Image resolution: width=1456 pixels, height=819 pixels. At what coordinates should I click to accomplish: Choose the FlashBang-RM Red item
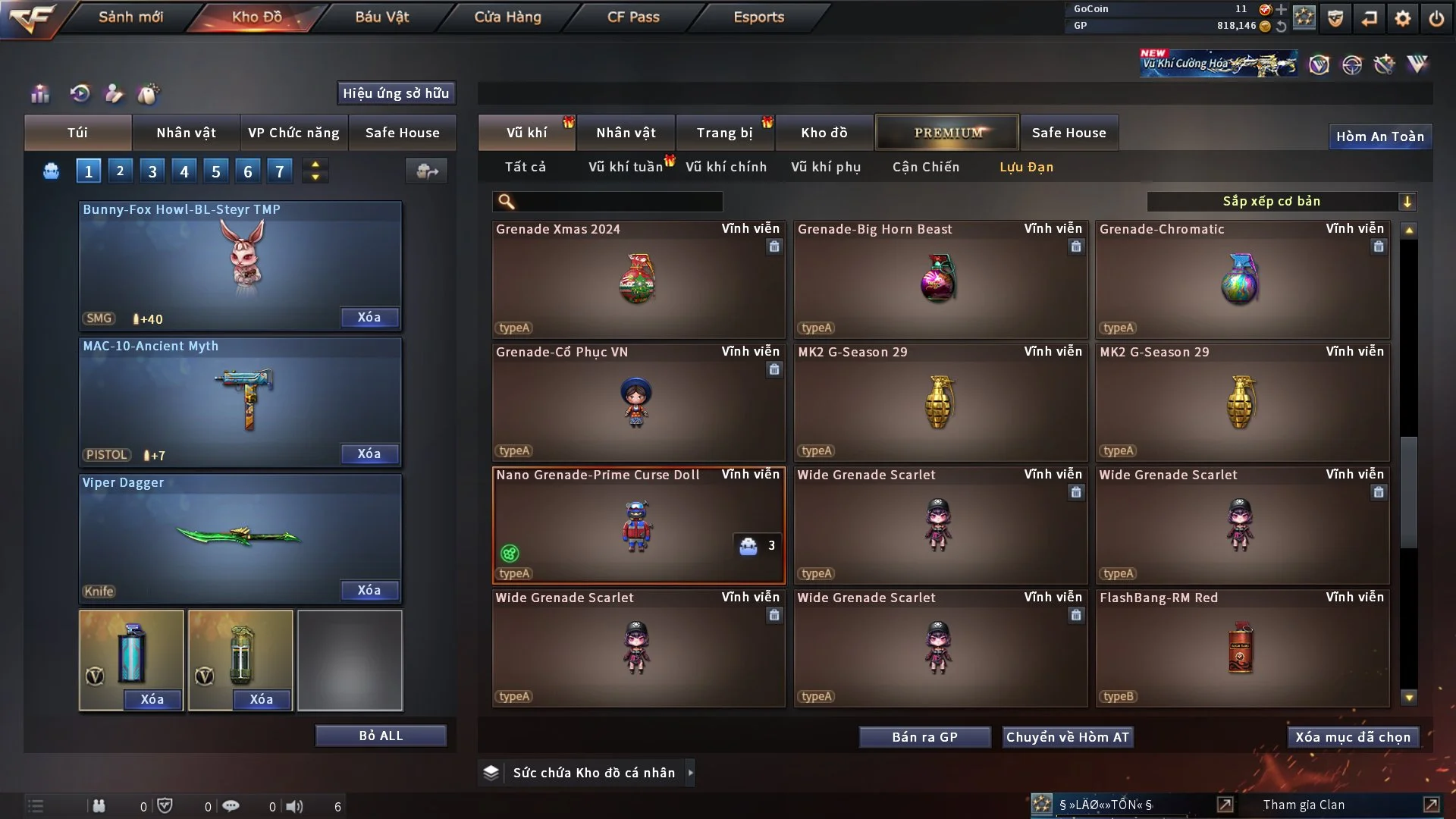coord(1241,648)
